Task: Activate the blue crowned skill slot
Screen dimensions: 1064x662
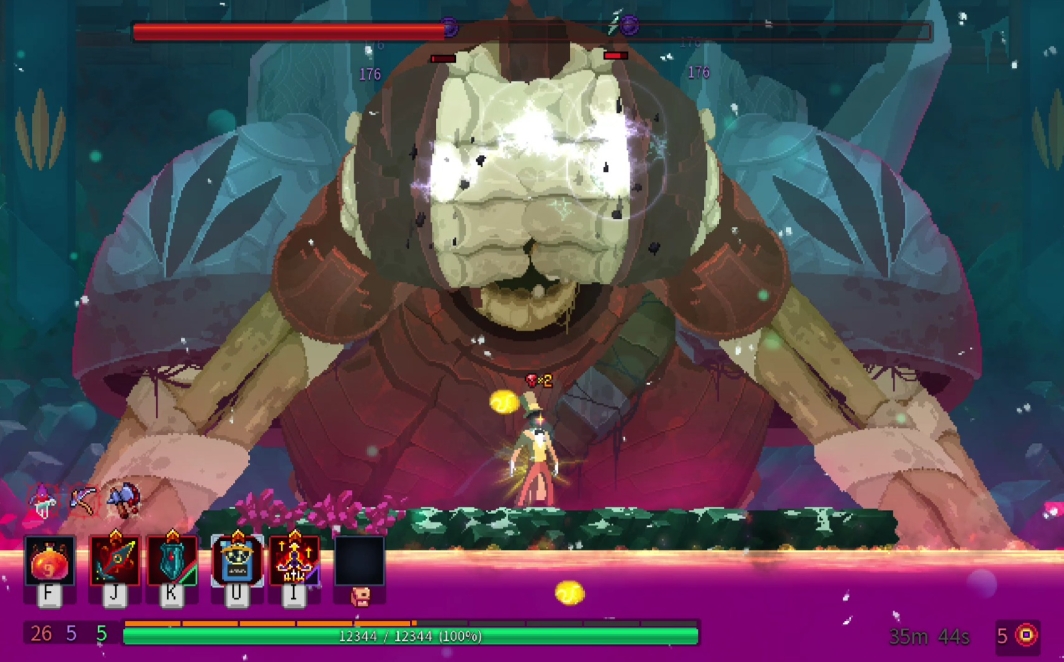Action: click(x=237, y=561)
